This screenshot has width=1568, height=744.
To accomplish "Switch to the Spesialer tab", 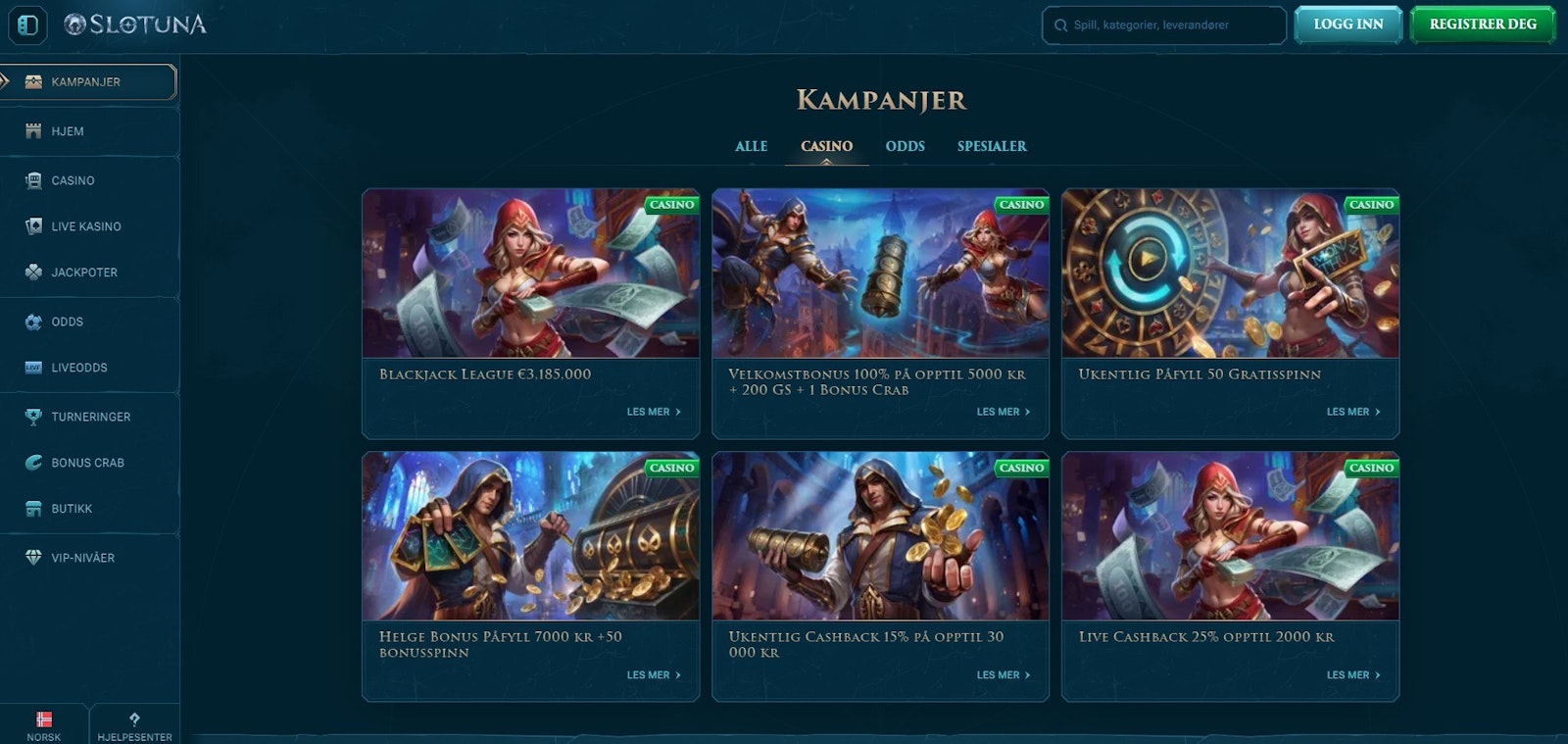I will pyautogui.click(x=991, y=146).
